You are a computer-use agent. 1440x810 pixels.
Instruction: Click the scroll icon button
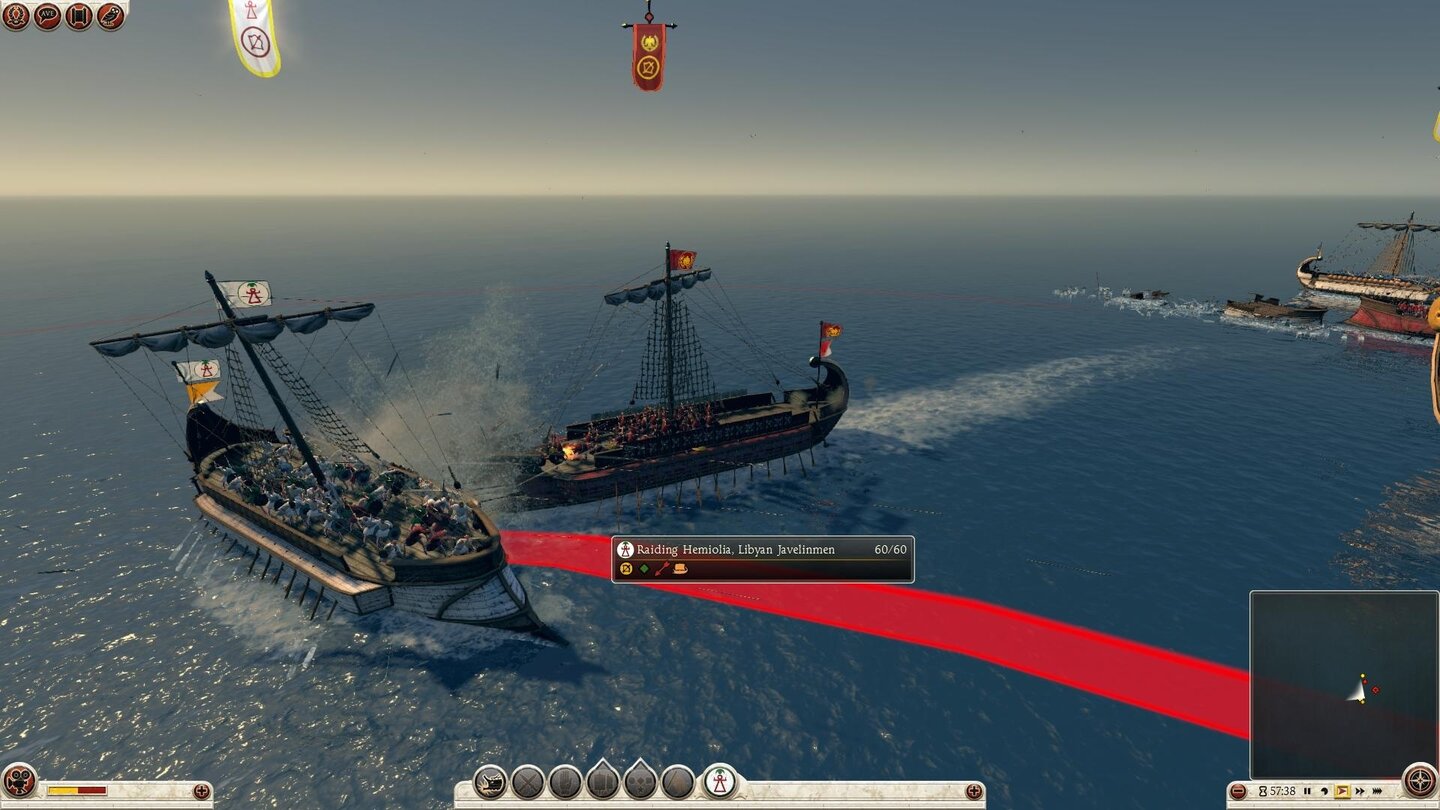pos(79,16)
